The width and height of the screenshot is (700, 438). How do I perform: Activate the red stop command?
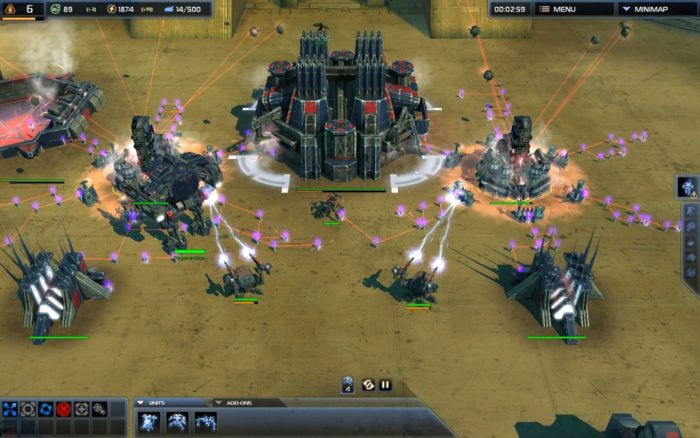pyautogui.click(x=64, y=409)
